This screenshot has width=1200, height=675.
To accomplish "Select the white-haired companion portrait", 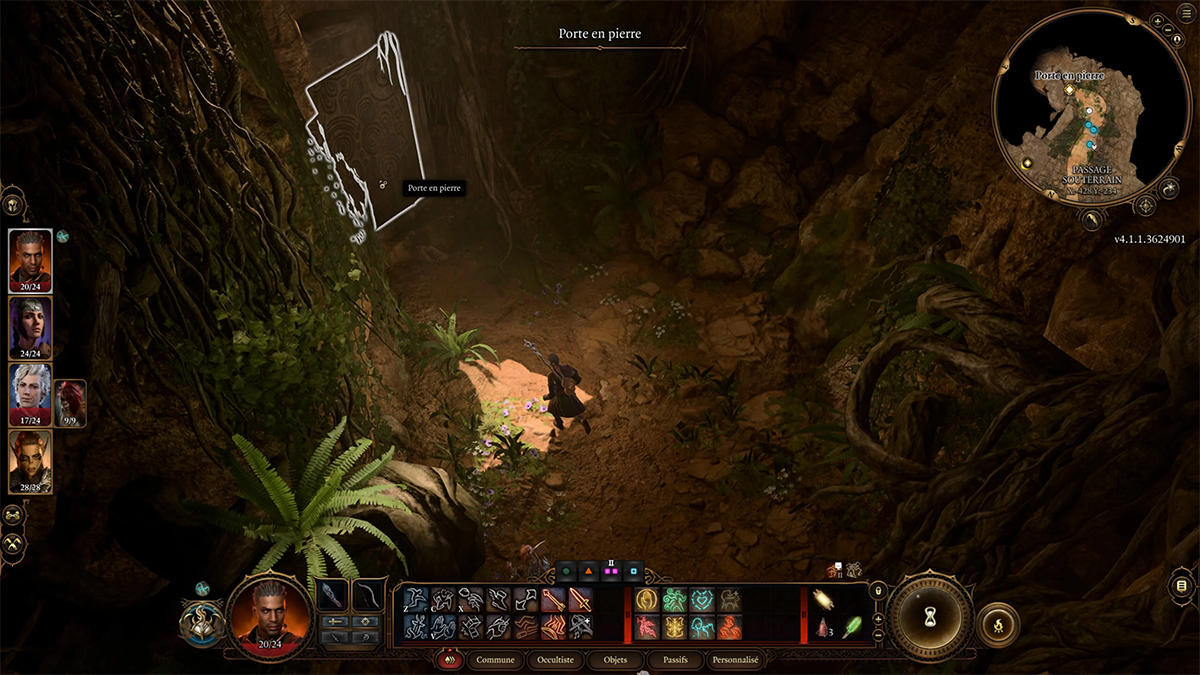I will 30,394.
